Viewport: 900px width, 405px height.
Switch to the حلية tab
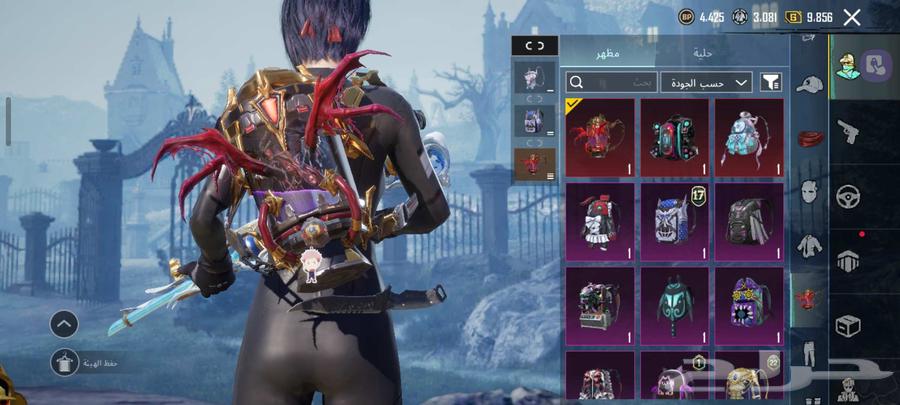(x=703, y=53)
